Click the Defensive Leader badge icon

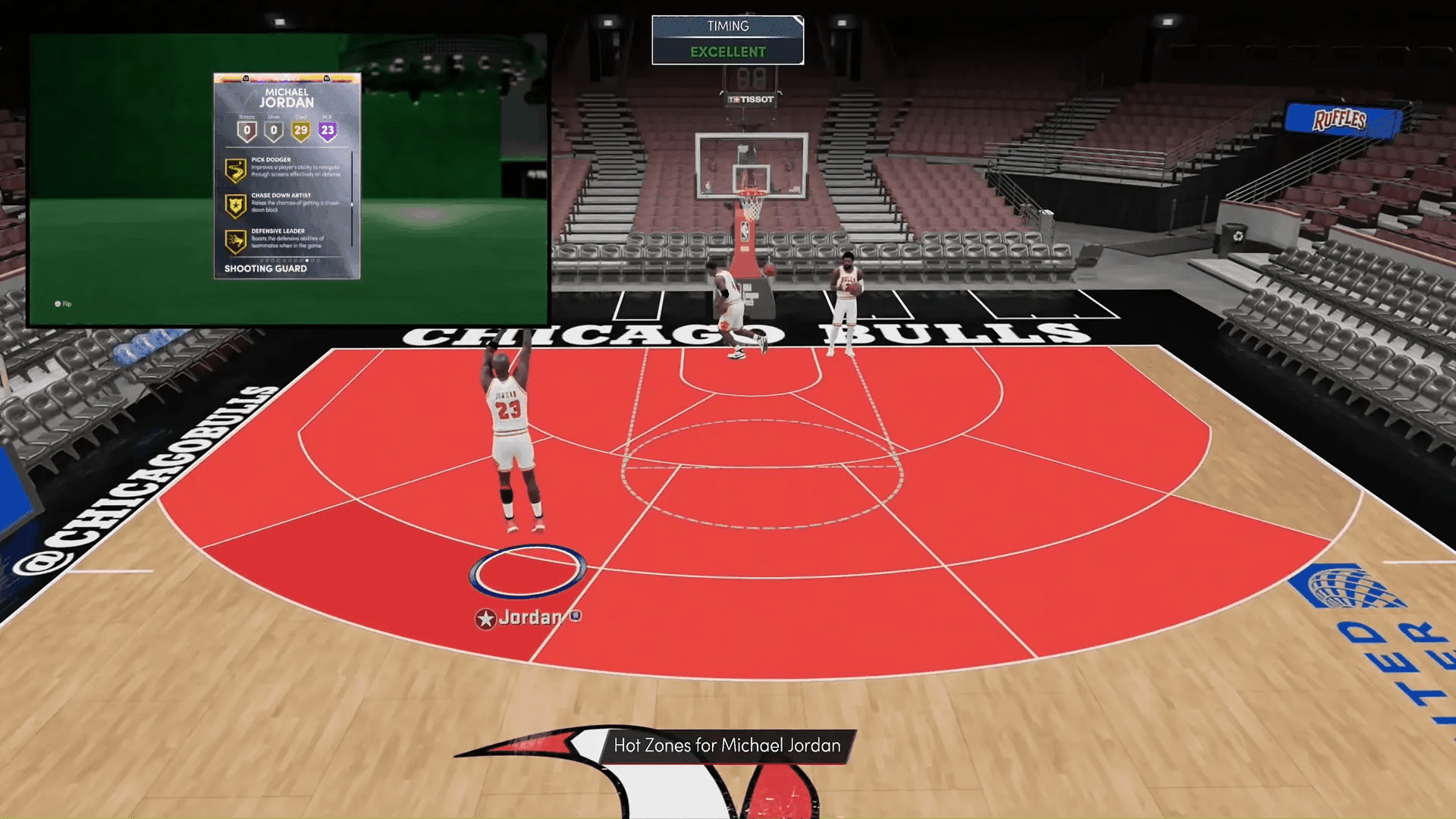tap(235, 240)
